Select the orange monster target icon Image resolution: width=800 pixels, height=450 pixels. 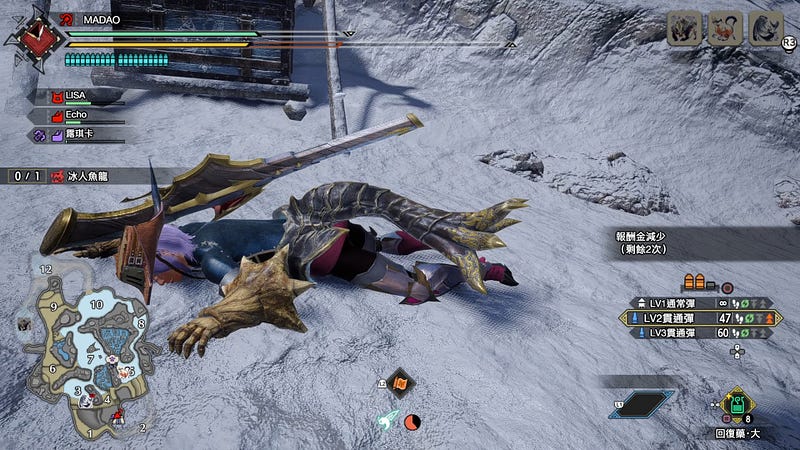tap(724, 28)
